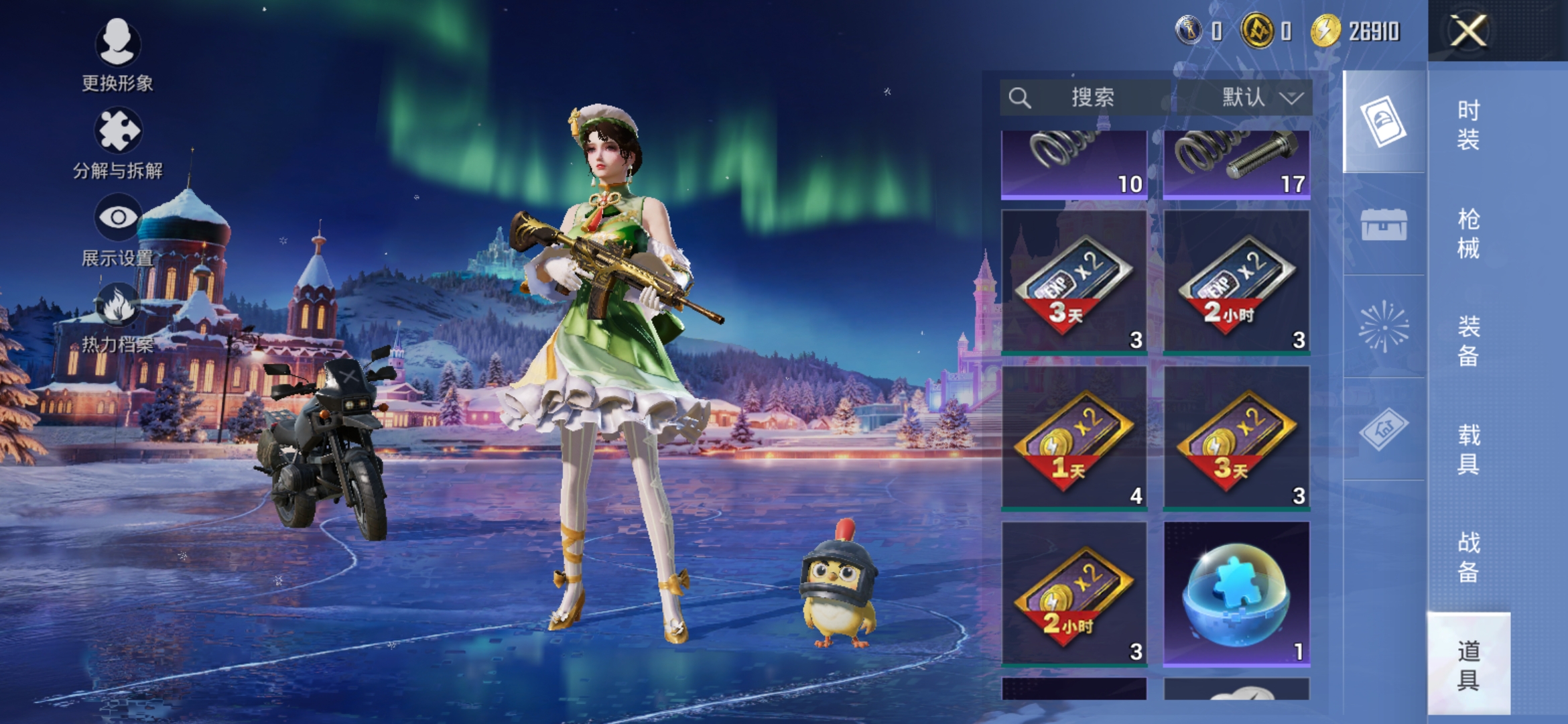Click the magnifier search icon
This screenshot has height=724, width=1568.
[x=1021, y=98]
